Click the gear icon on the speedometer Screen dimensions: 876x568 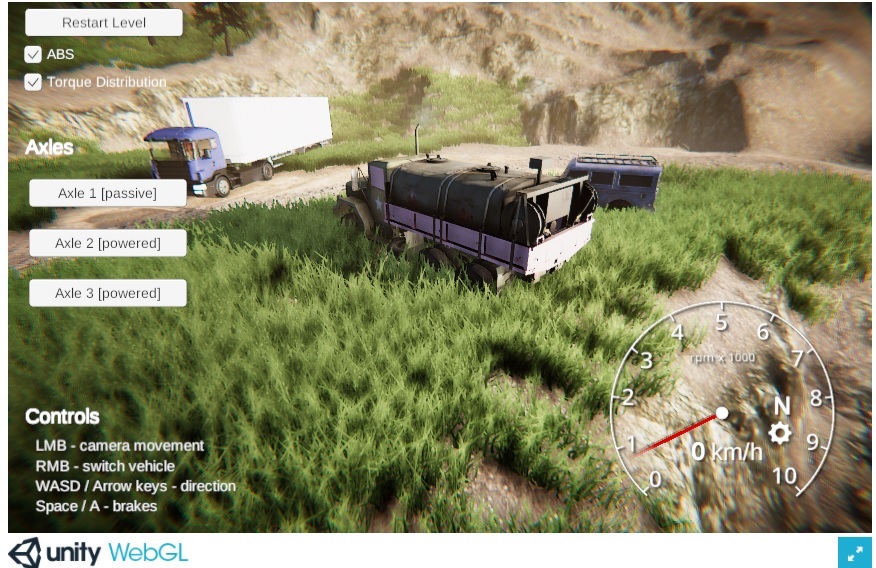coord(780,433)
